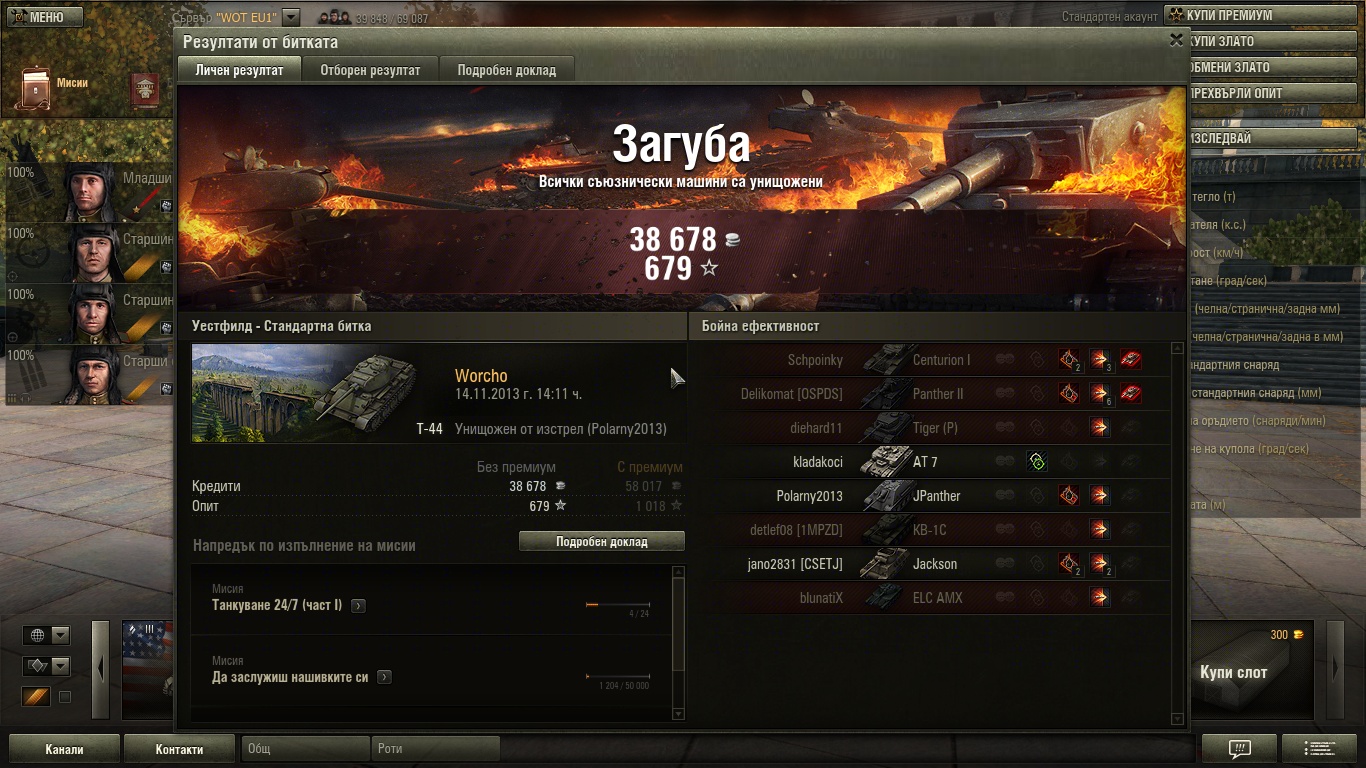This screenshot has height=768, width=1366.
Task: Select the Личен резултат tab
Action: pos(239,70)
